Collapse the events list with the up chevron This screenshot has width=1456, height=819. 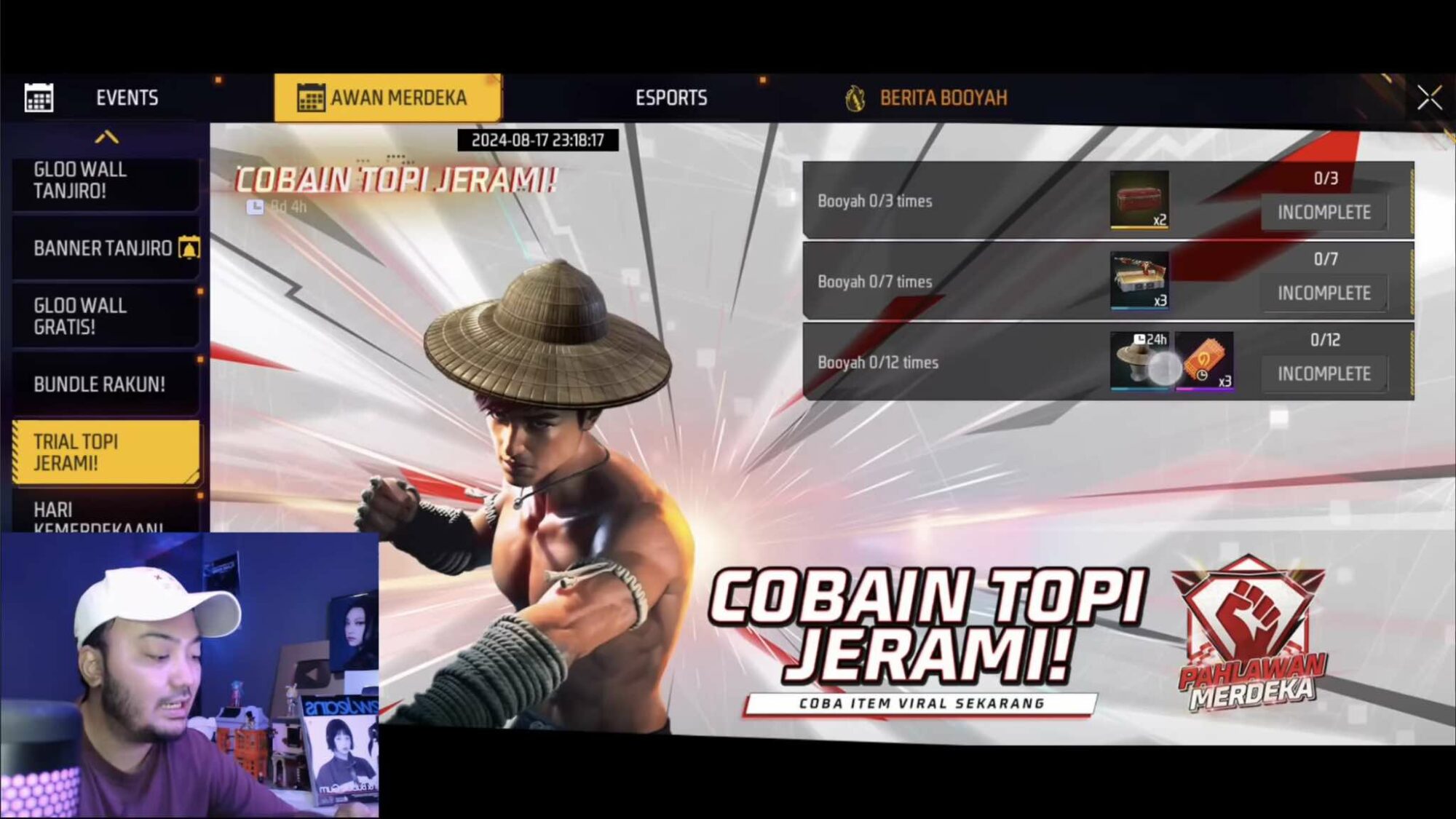point(106,135)
